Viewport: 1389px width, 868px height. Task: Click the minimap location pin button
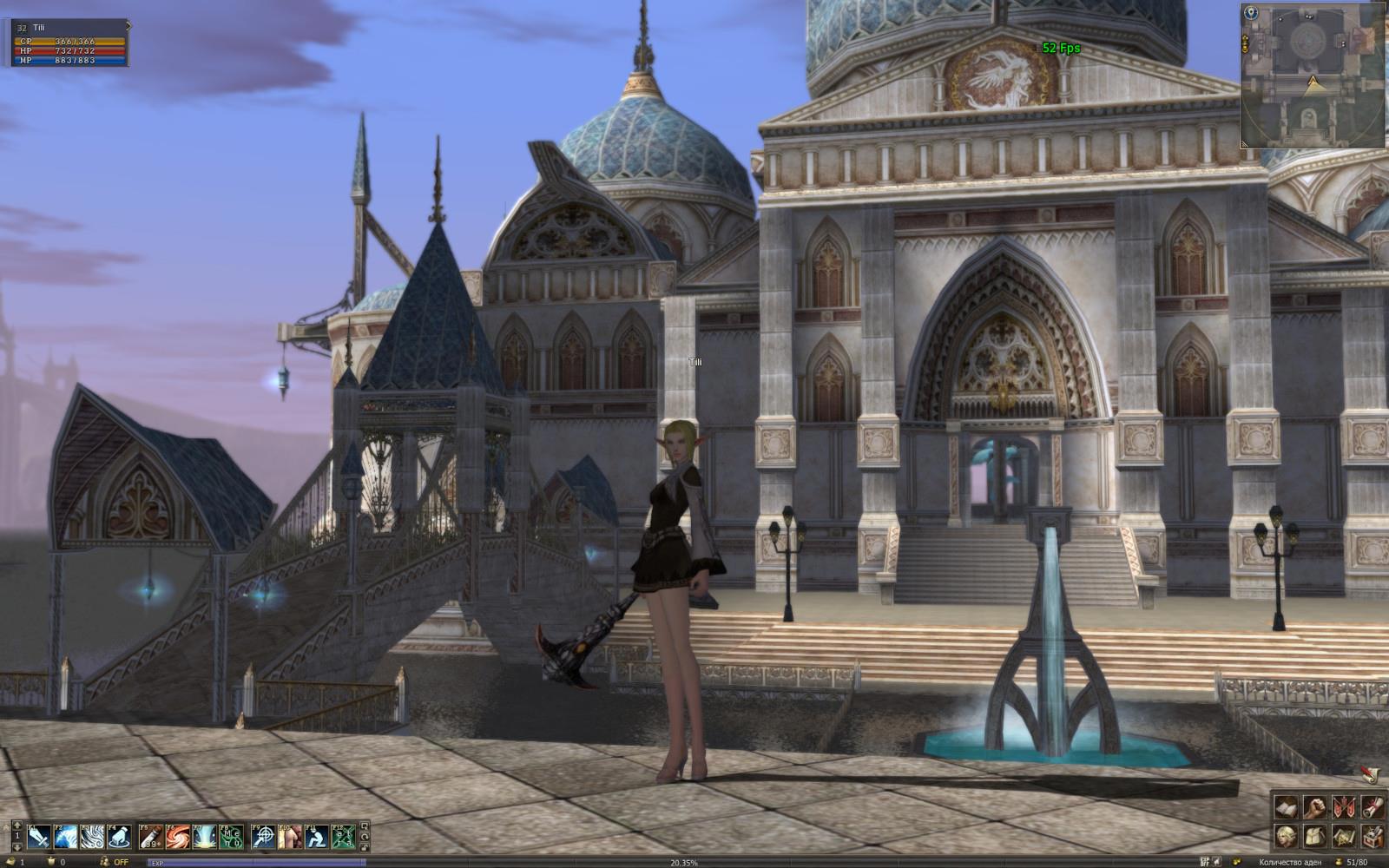click(1251, 13)
